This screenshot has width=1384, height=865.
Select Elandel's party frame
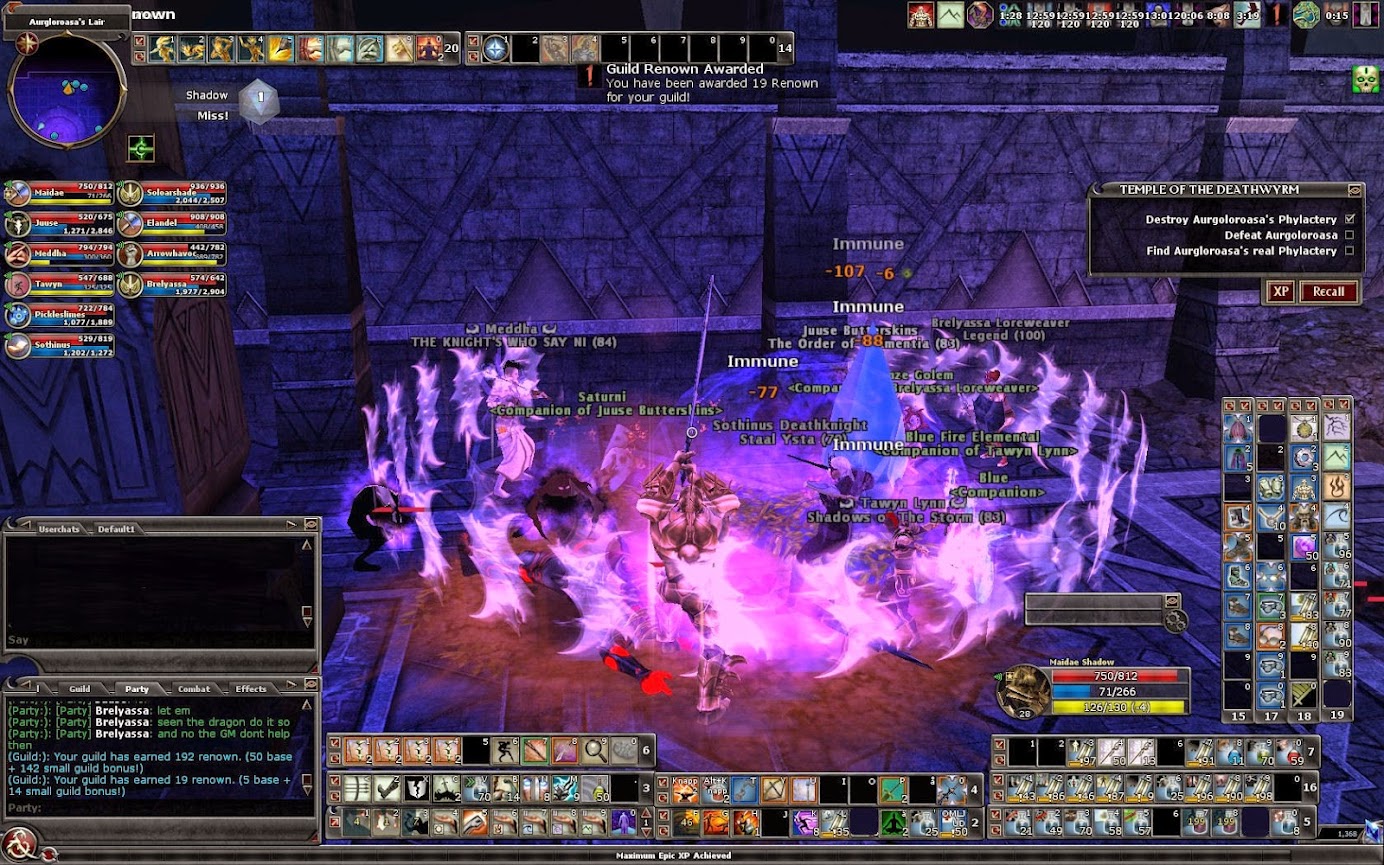coord(130,224)
